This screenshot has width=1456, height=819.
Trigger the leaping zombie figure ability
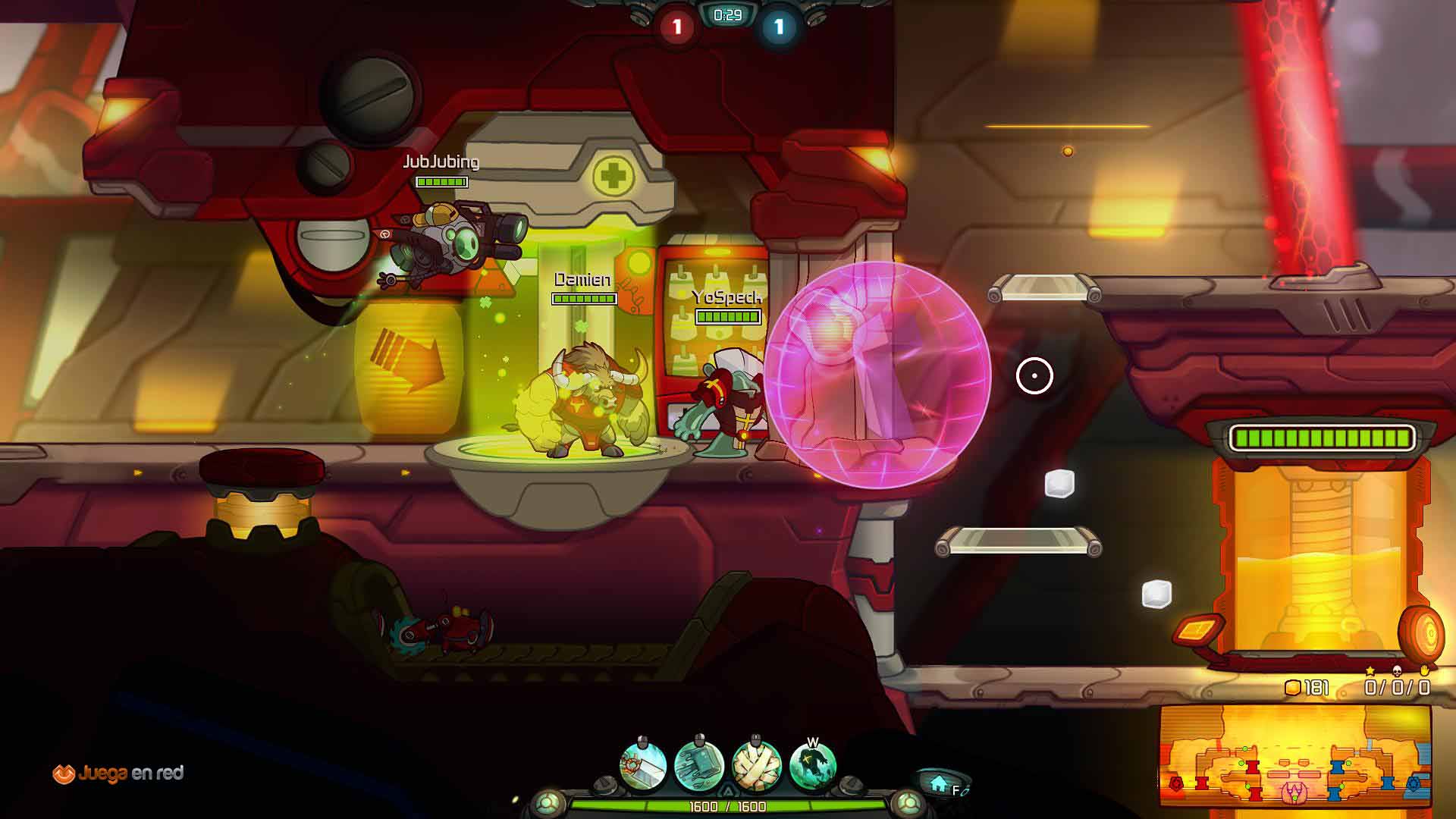[x=812, y=766]
